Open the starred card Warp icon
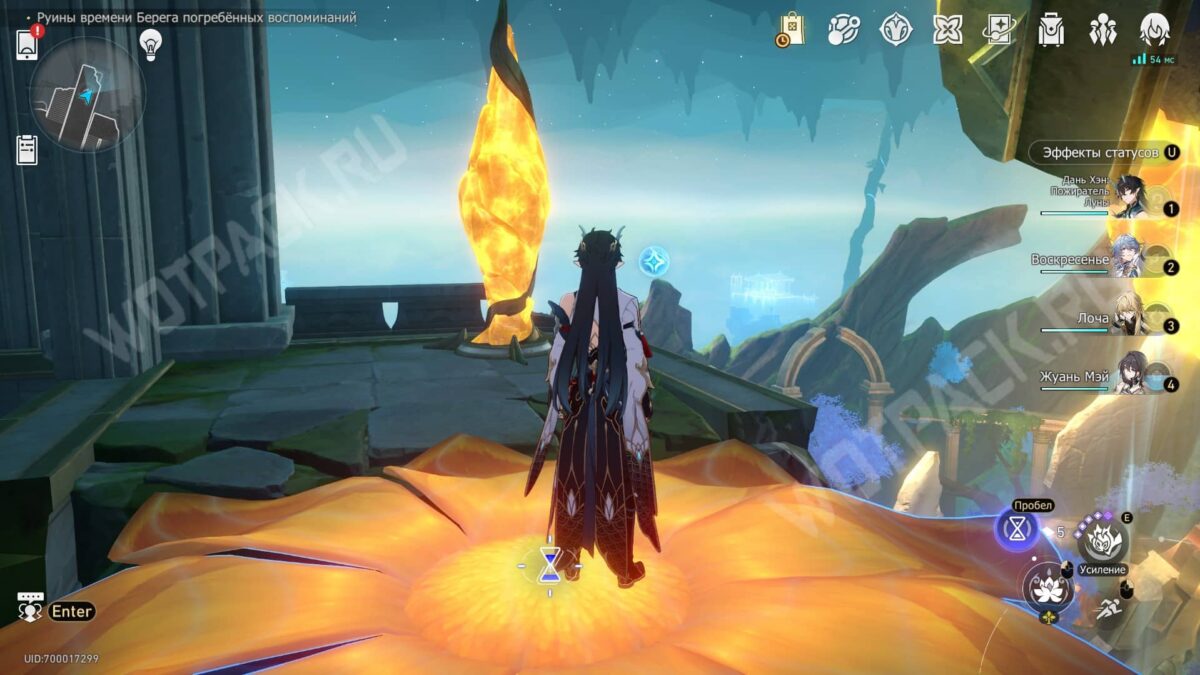 click(998, 29)
